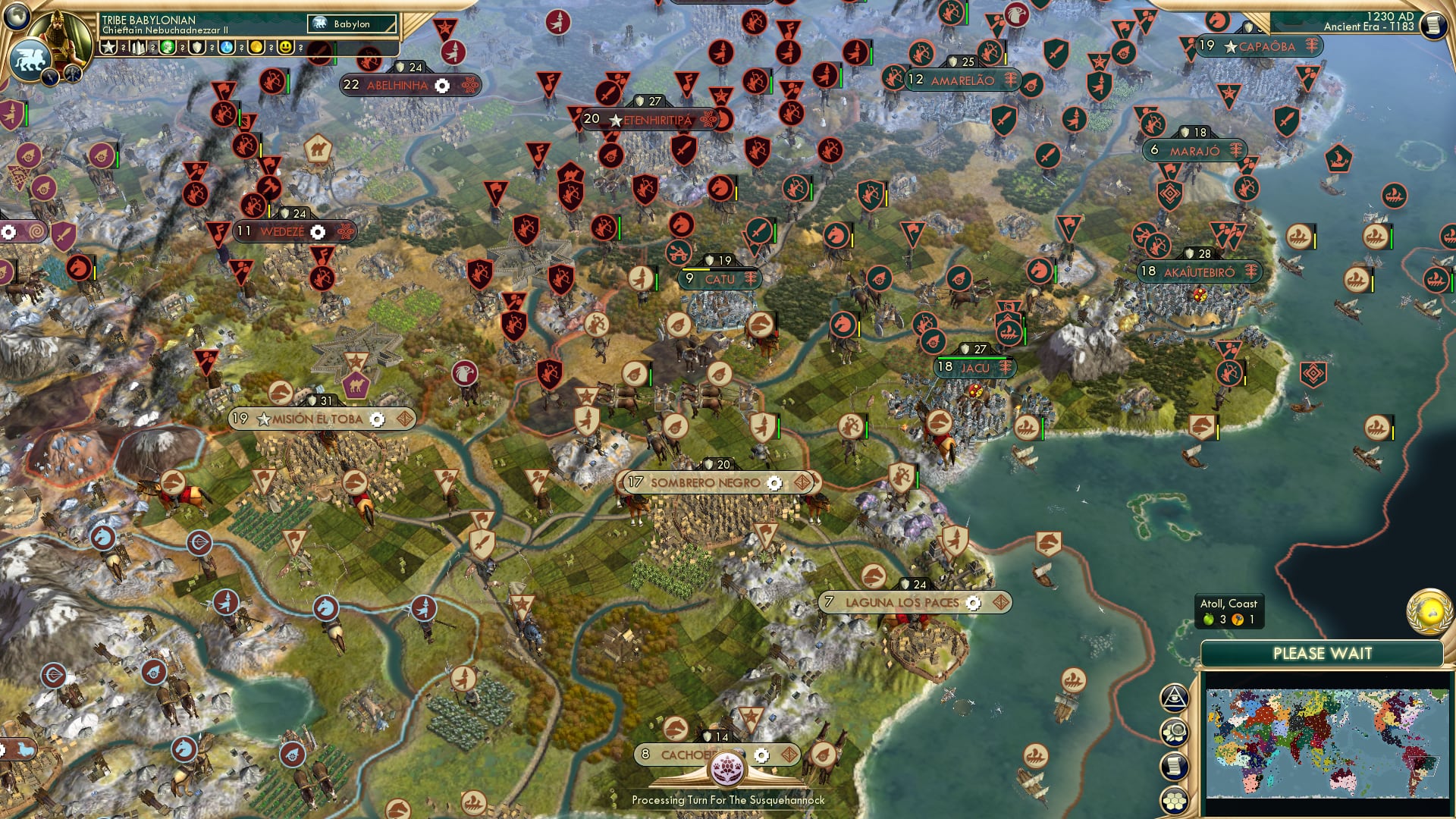Open the scroll button beside the minimap
The width and height of the screenshot is (1456, 819).
point(1174,766)
